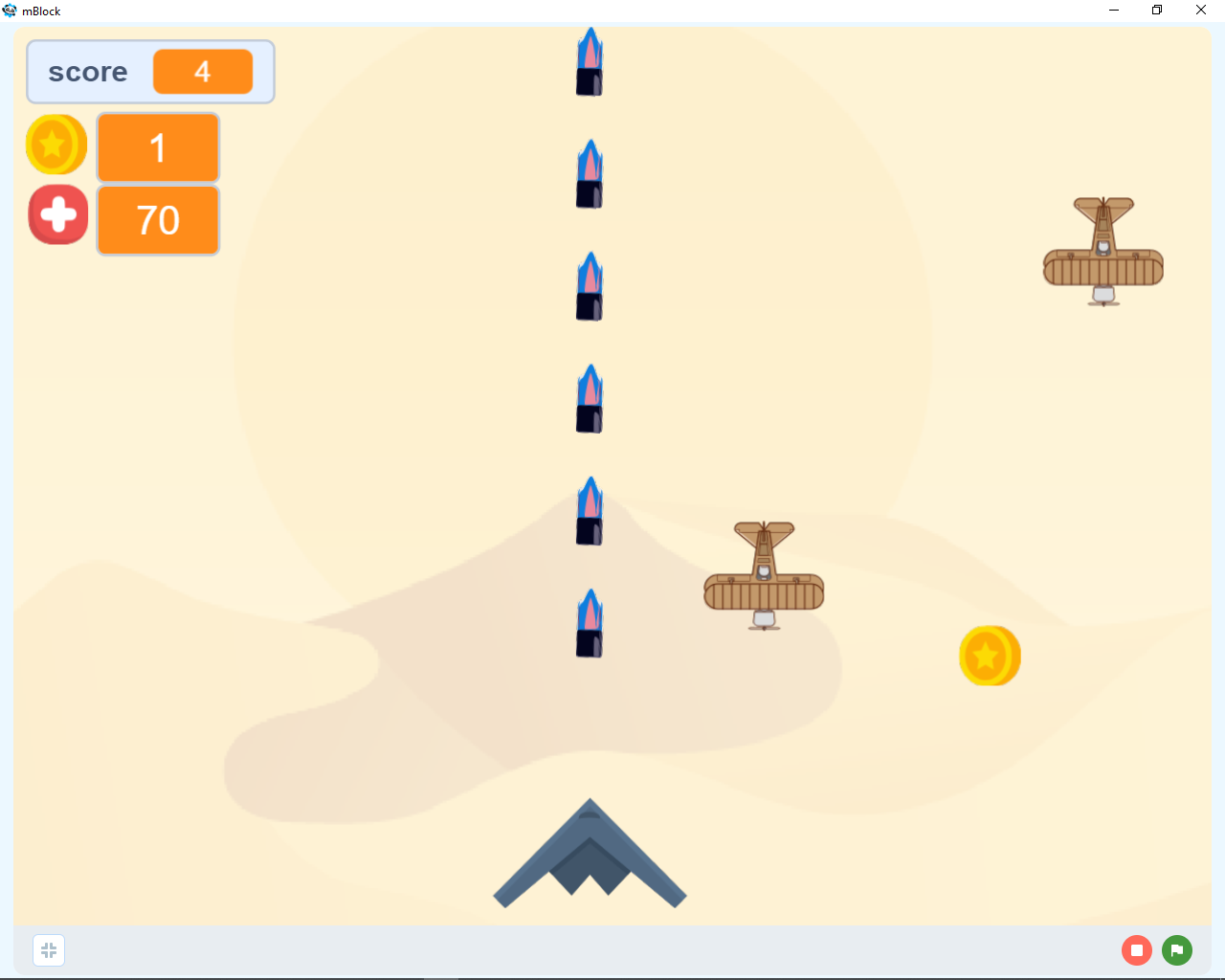Viewport: 1225px width, 980px height.
Task: Click the yellow coin counter icon
Action: click(x=56, y=145)
